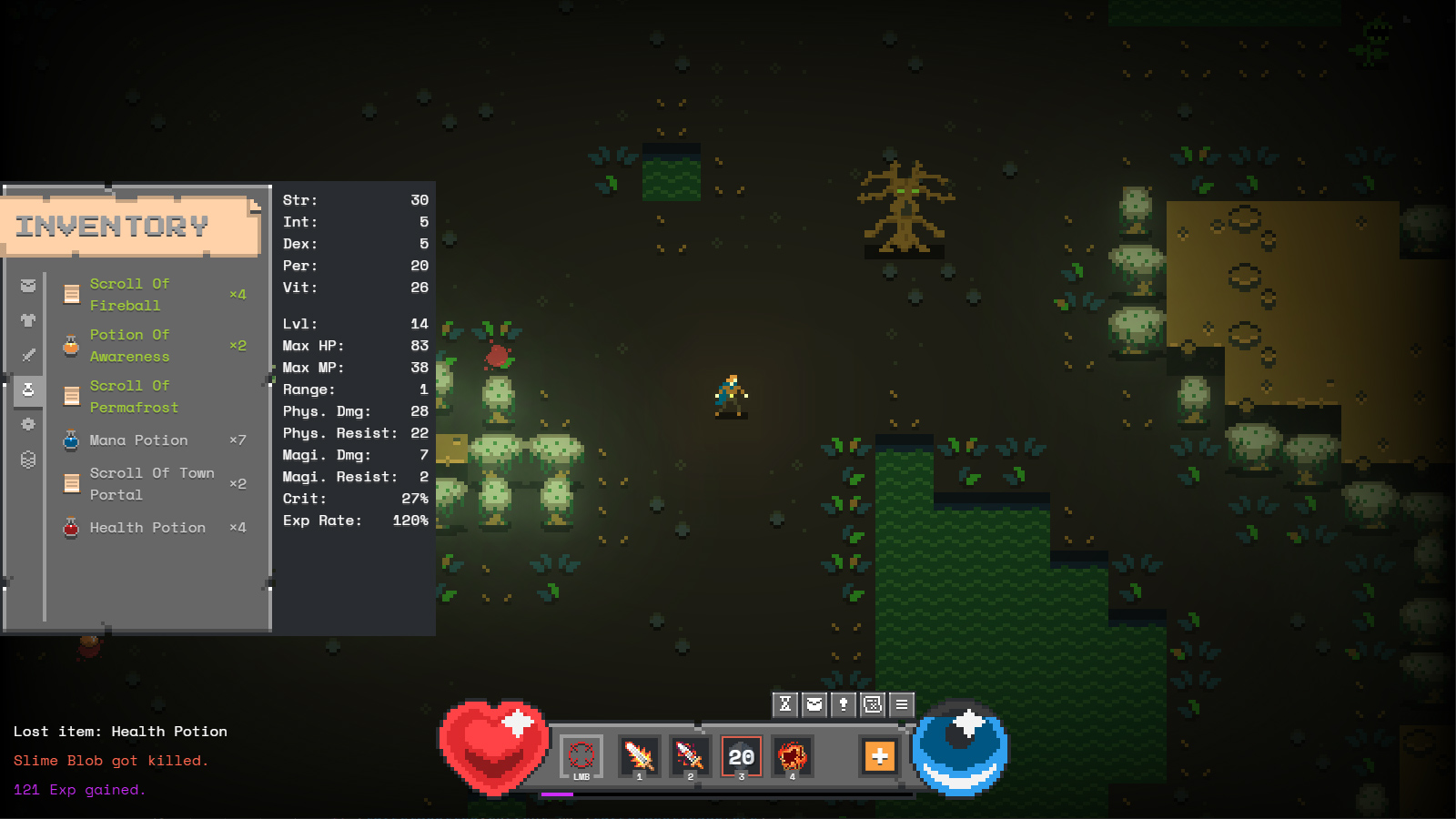Click the gear settings icon in inventory sidebar

[x=27, y=424]
